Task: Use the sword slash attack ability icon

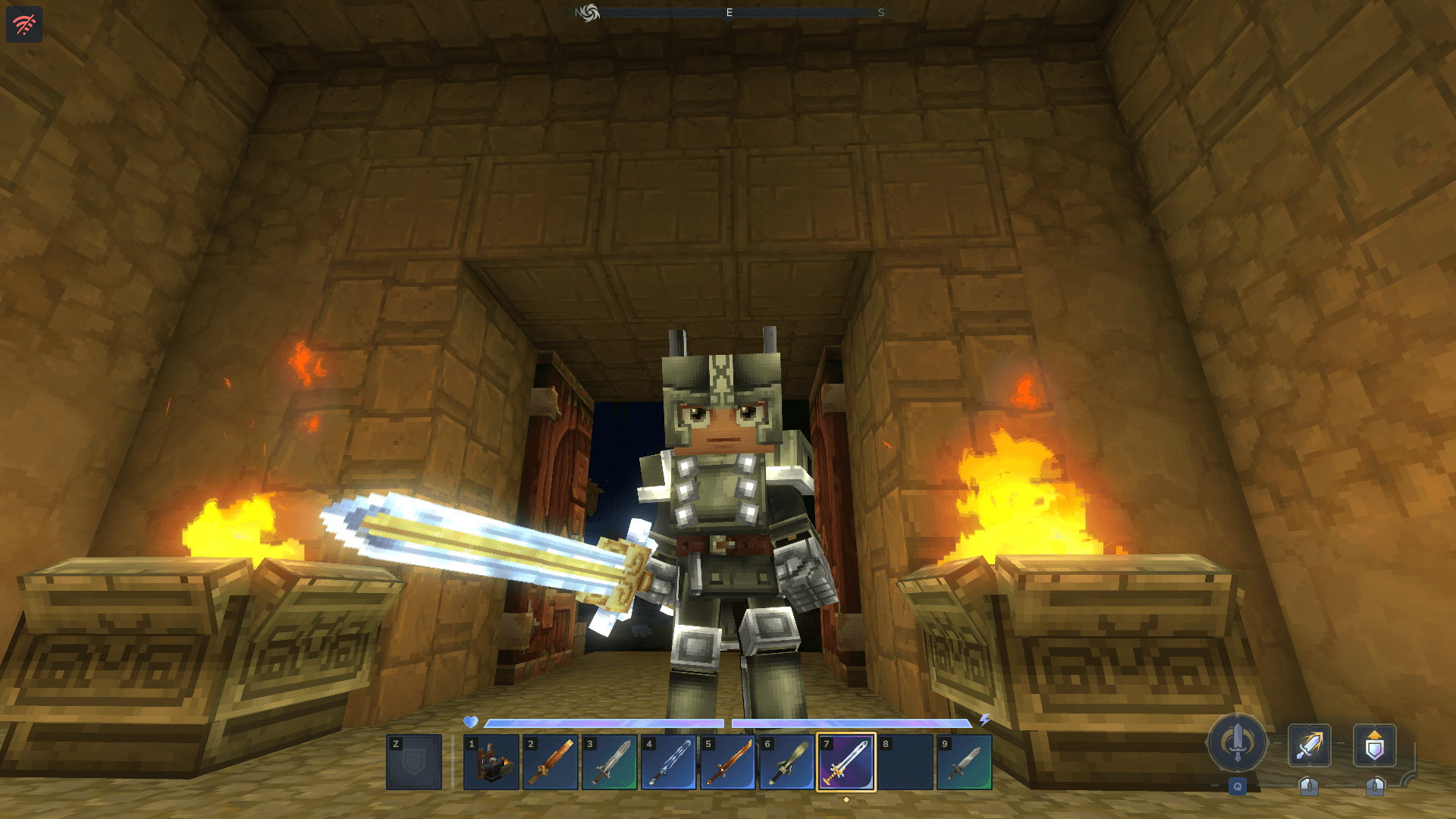Action: tap(1310, 745)
